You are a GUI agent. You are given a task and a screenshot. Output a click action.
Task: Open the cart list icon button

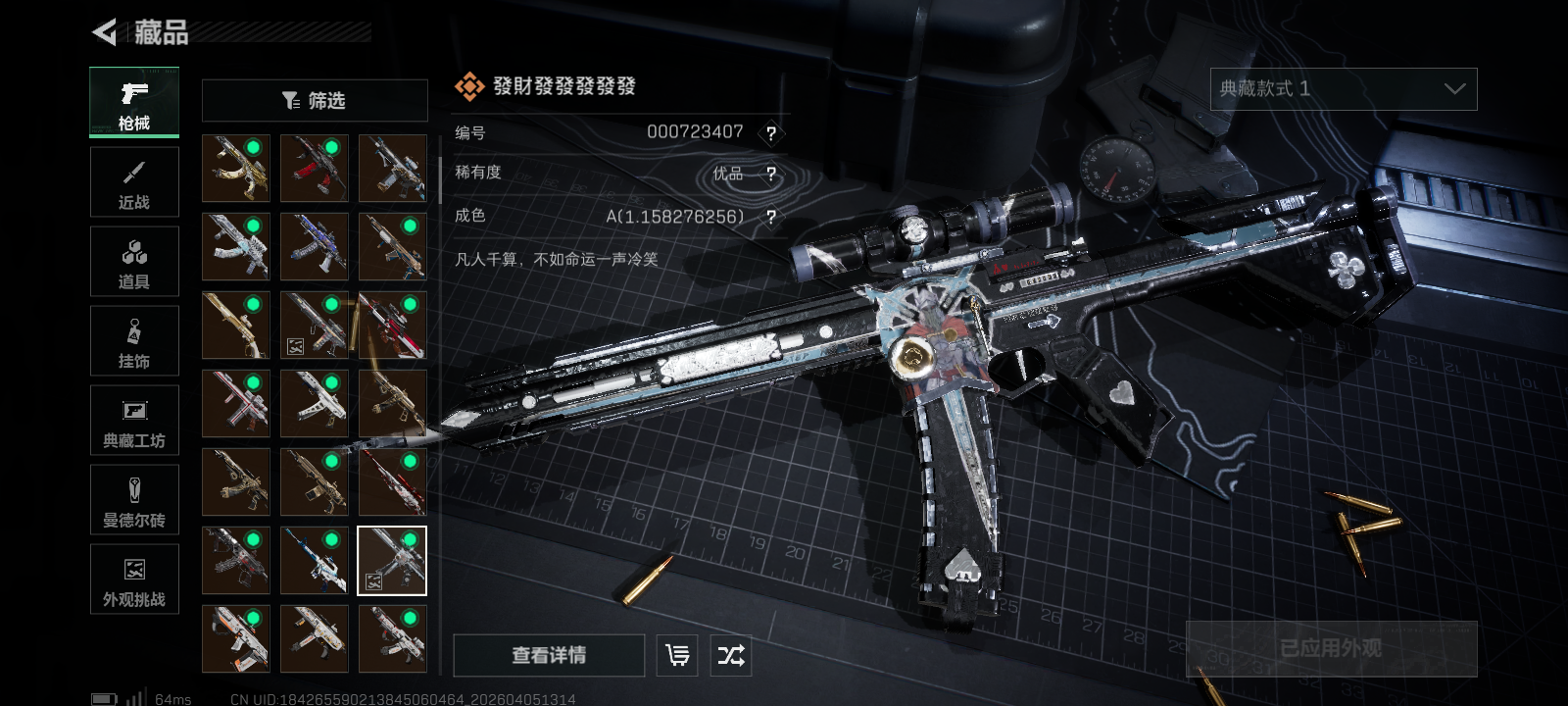(677, 655)
